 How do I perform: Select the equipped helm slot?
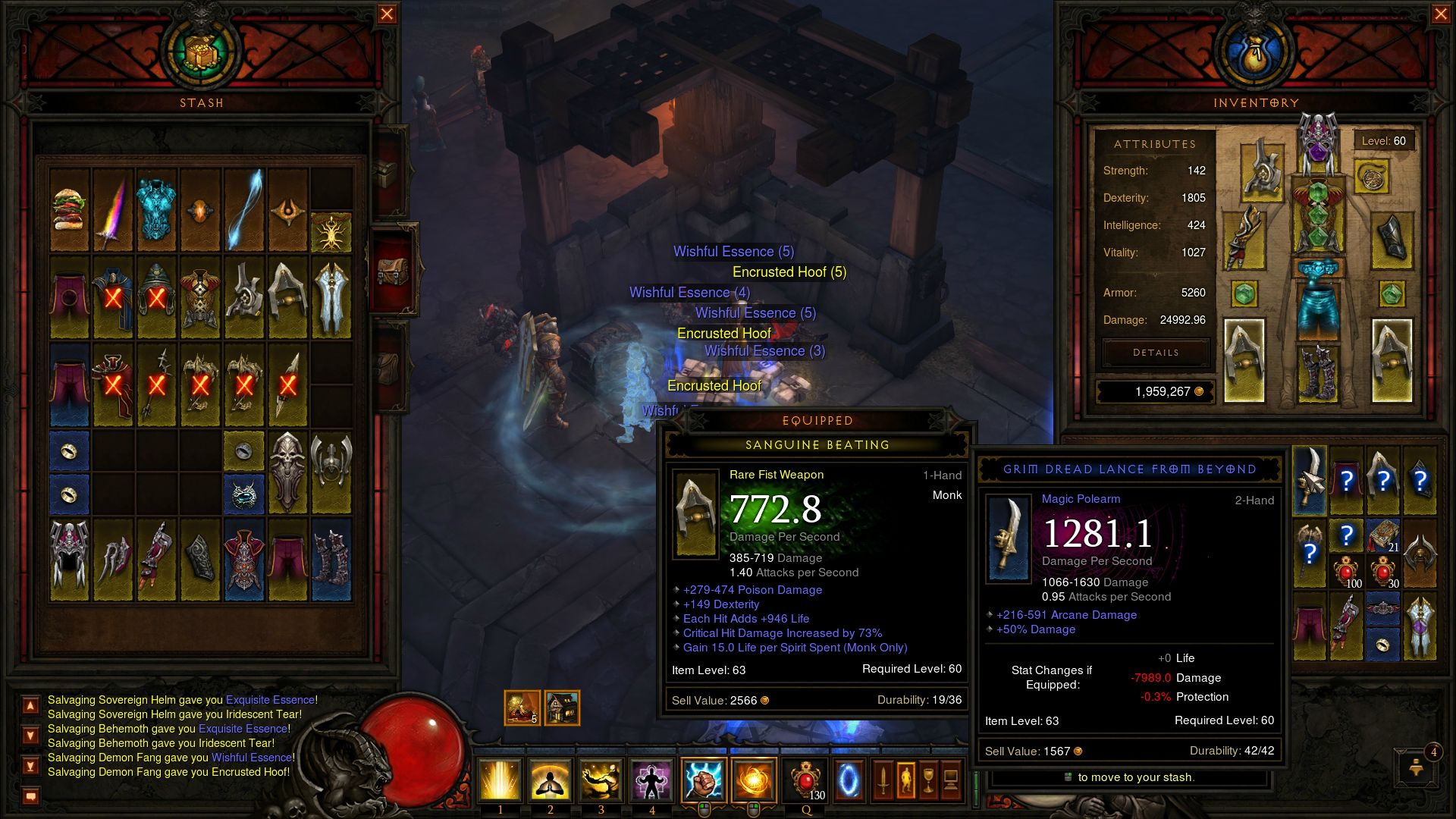coord(1318,144)
